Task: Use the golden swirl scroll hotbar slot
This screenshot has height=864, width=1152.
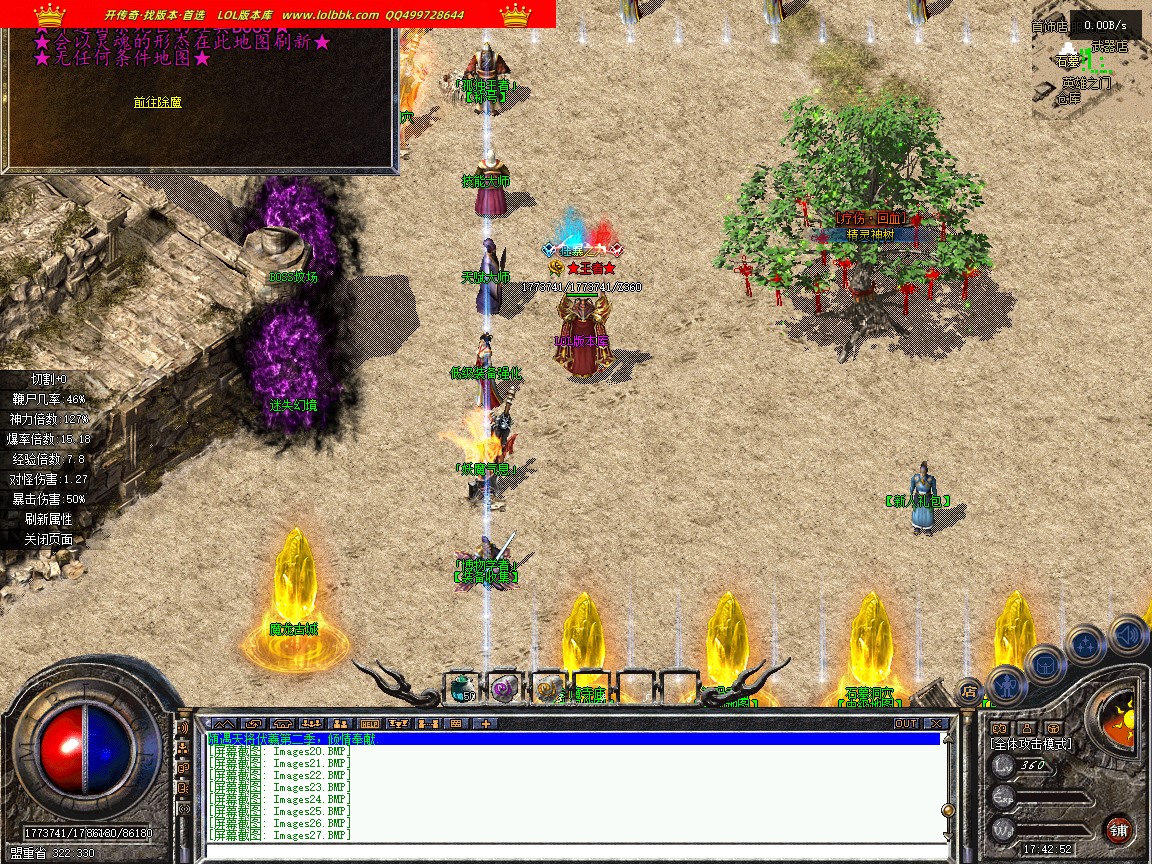Action: (x=547, y=687)
